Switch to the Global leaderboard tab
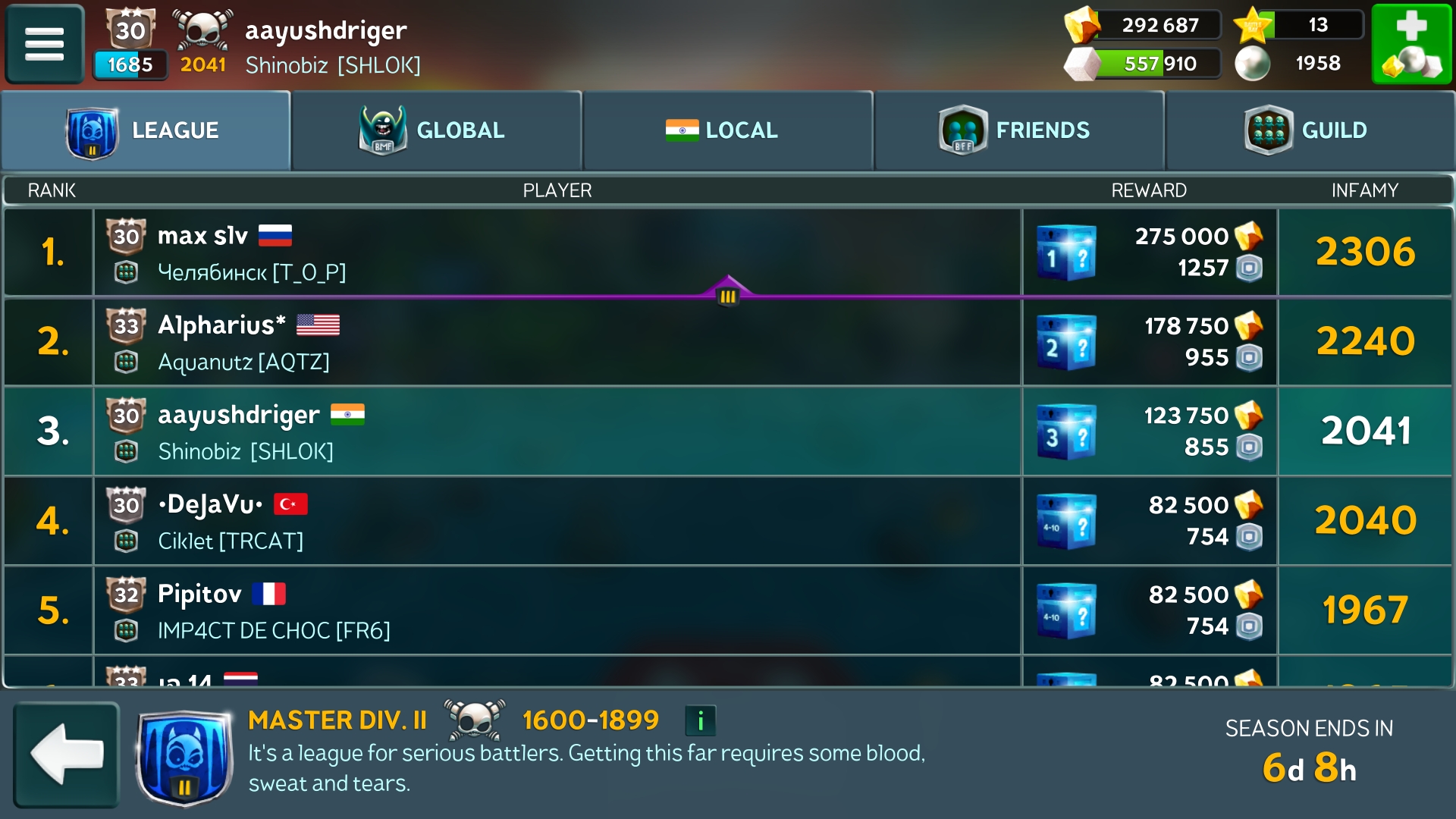 [x=436, y=130]
